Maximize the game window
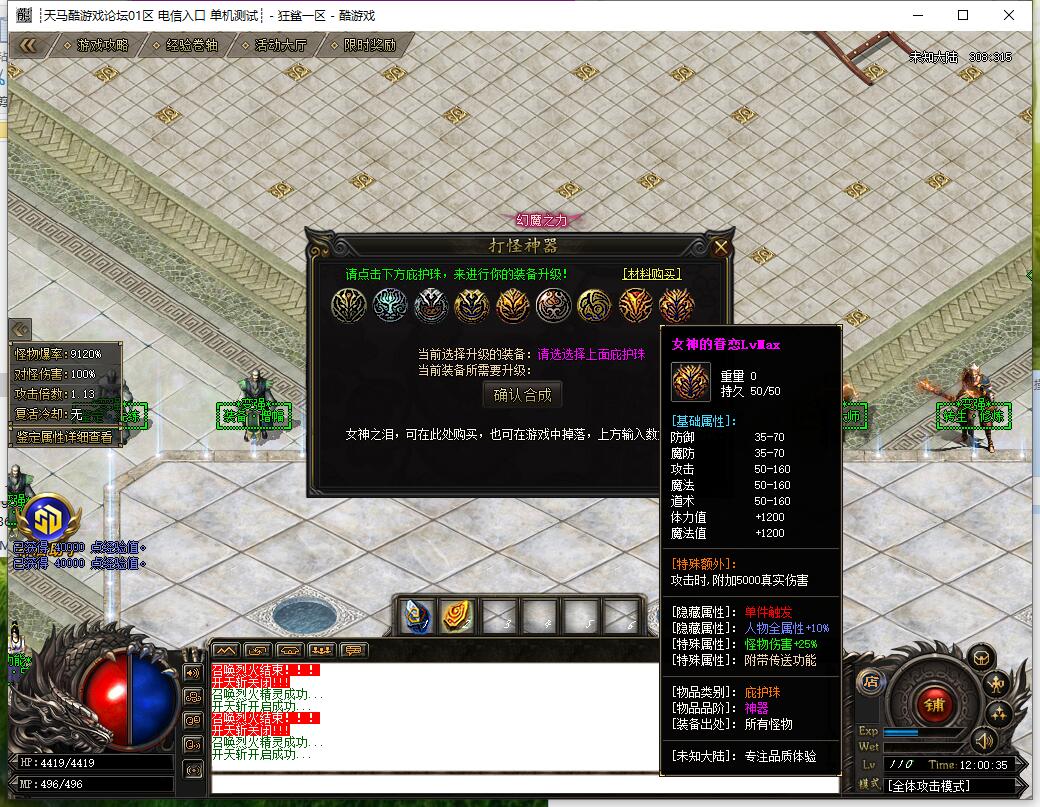Screen dimensions: 1040x807 [x=963, y=15]
